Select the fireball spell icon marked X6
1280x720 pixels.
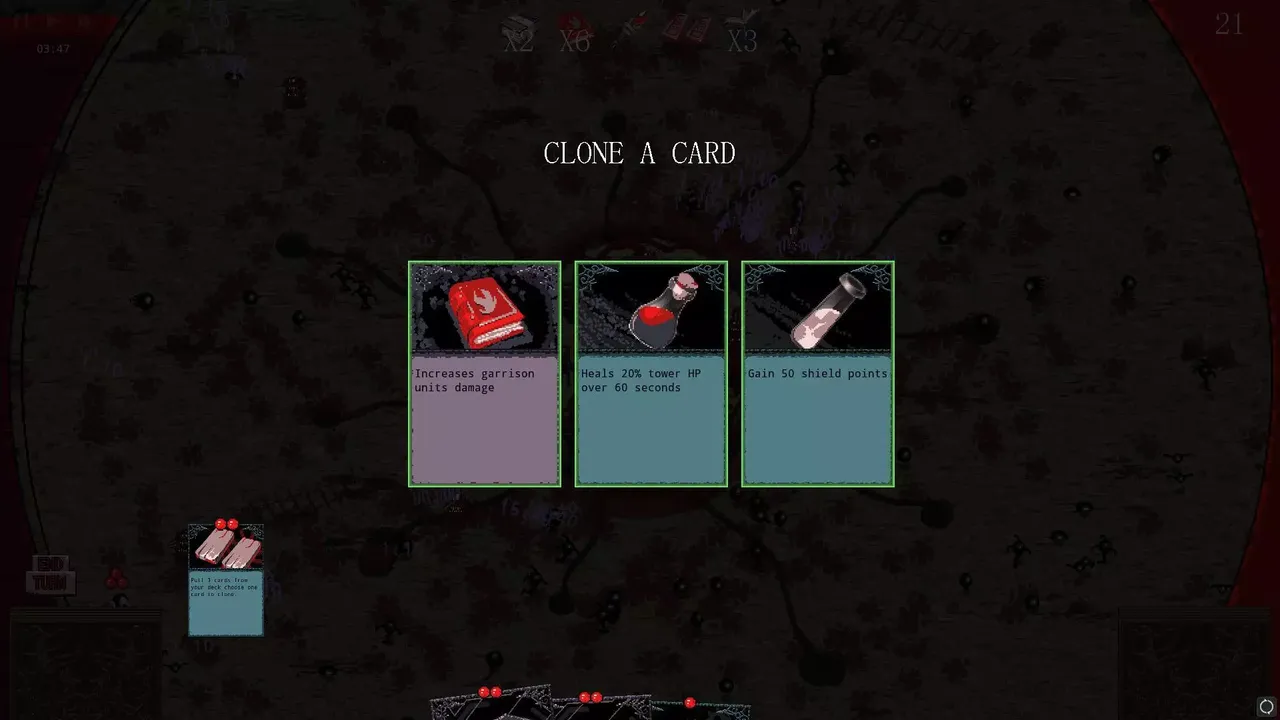tap(575, 30)
